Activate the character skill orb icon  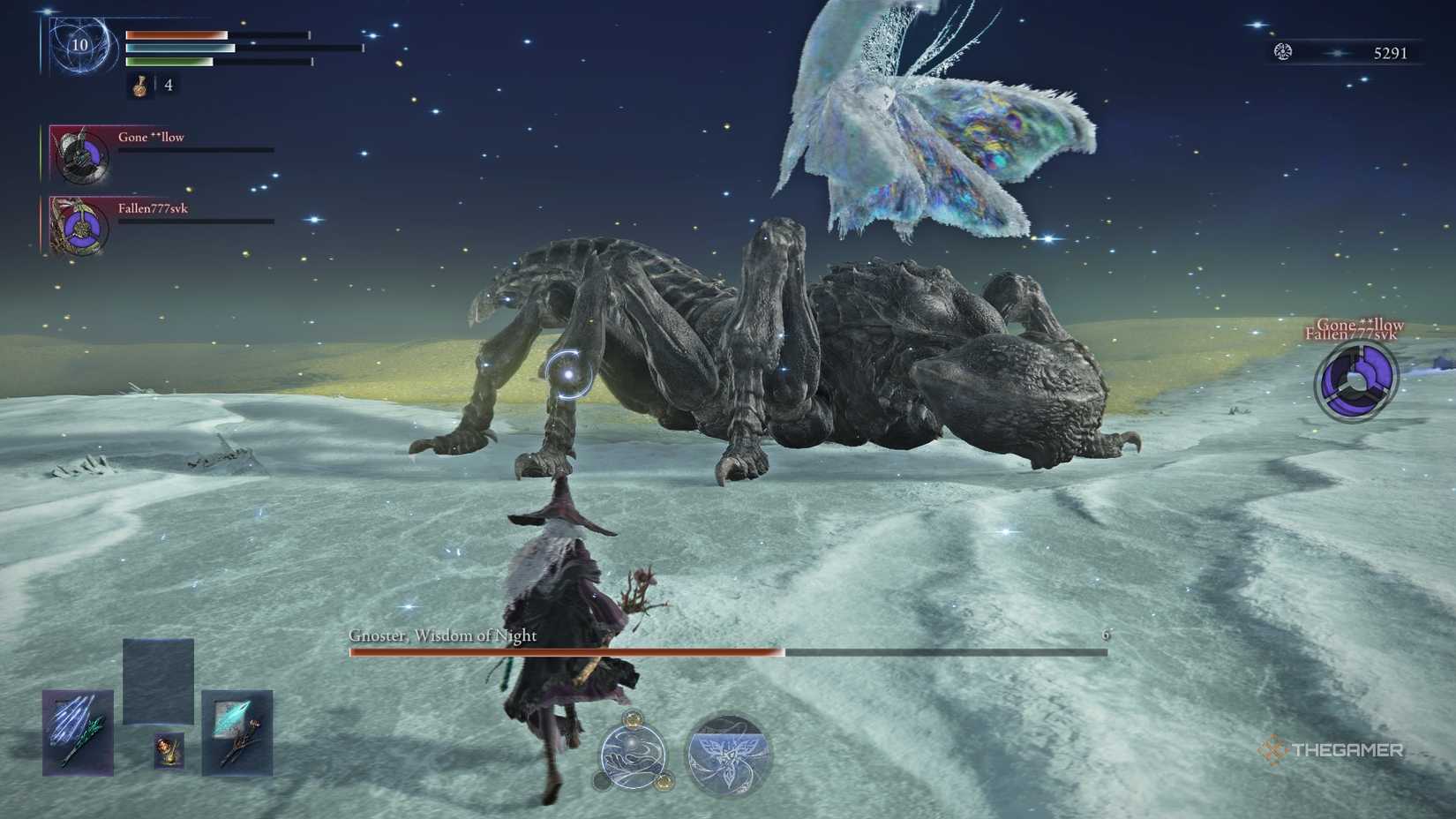click(634, 755)
